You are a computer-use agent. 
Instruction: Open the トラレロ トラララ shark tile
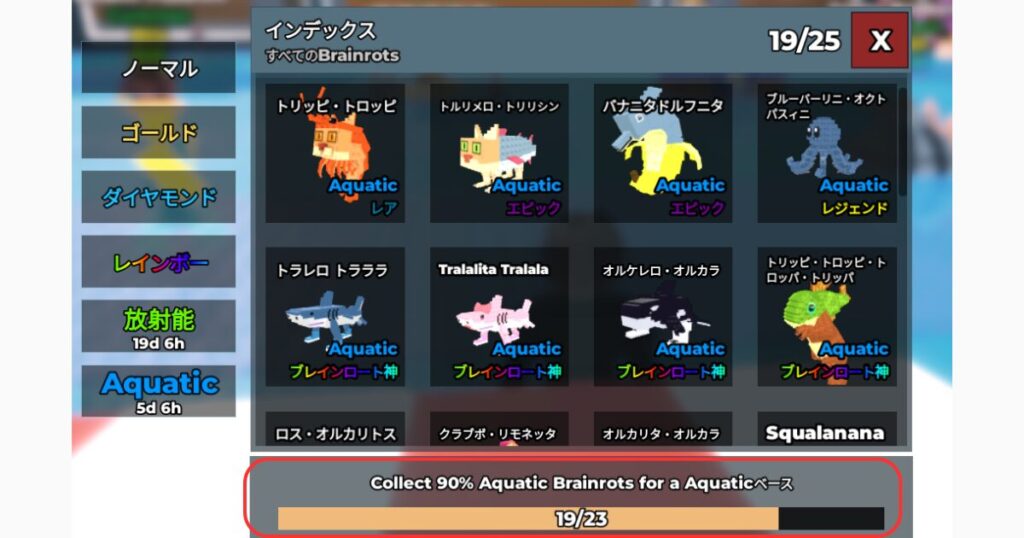click(335, 317)
